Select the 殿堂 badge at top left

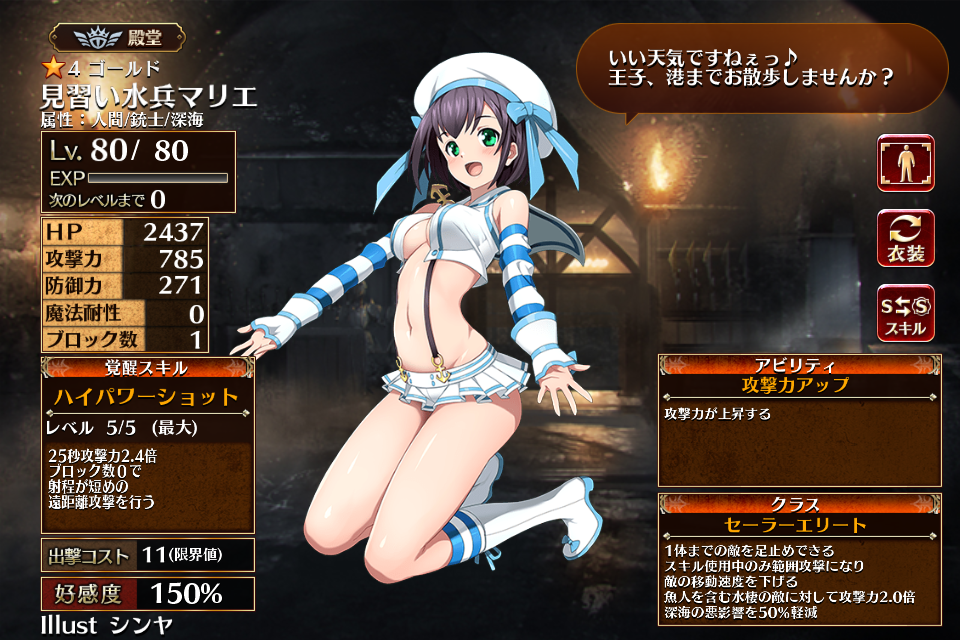tap(119, 37)
